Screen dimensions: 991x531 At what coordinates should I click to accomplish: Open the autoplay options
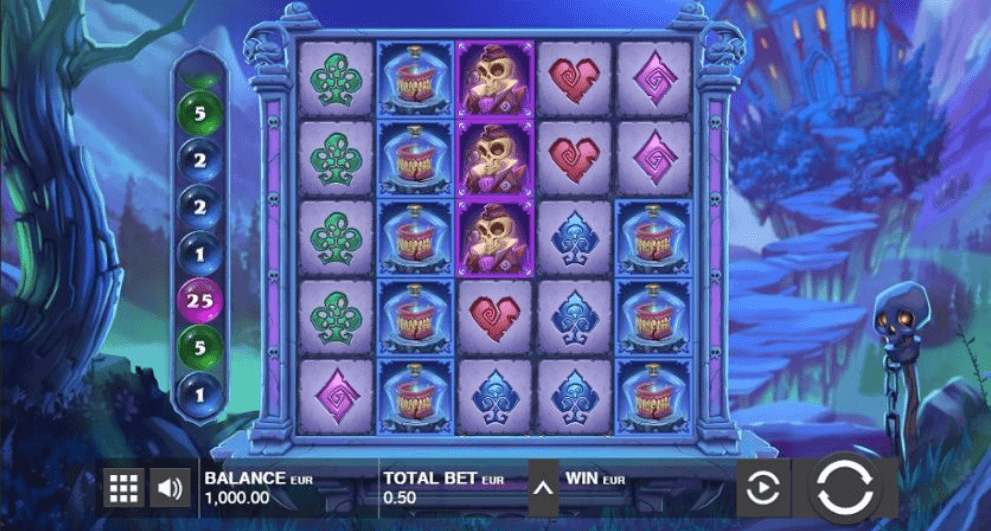[x=763, y=488]
